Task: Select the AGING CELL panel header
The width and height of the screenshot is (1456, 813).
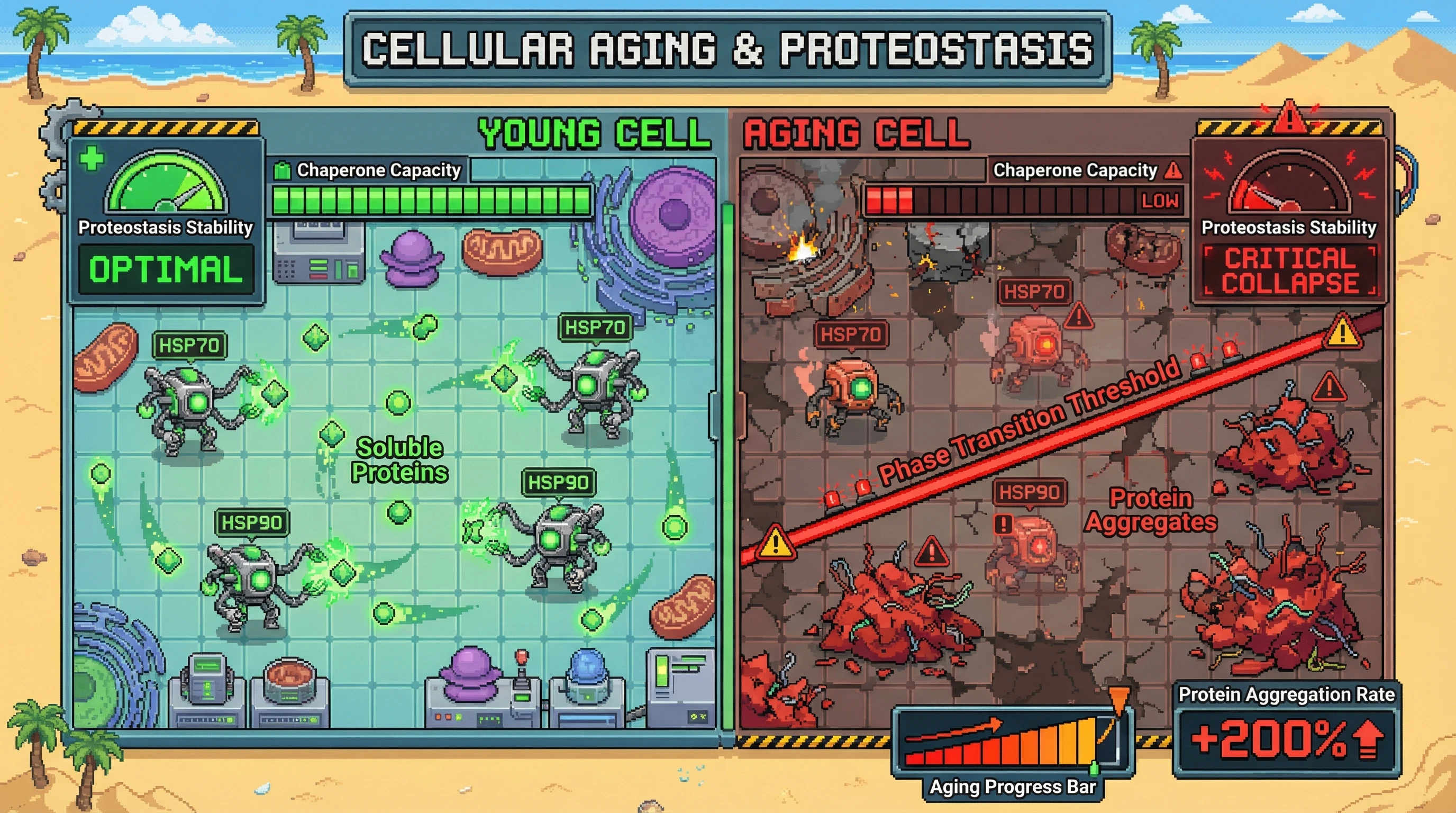Action: click(856, 134)
